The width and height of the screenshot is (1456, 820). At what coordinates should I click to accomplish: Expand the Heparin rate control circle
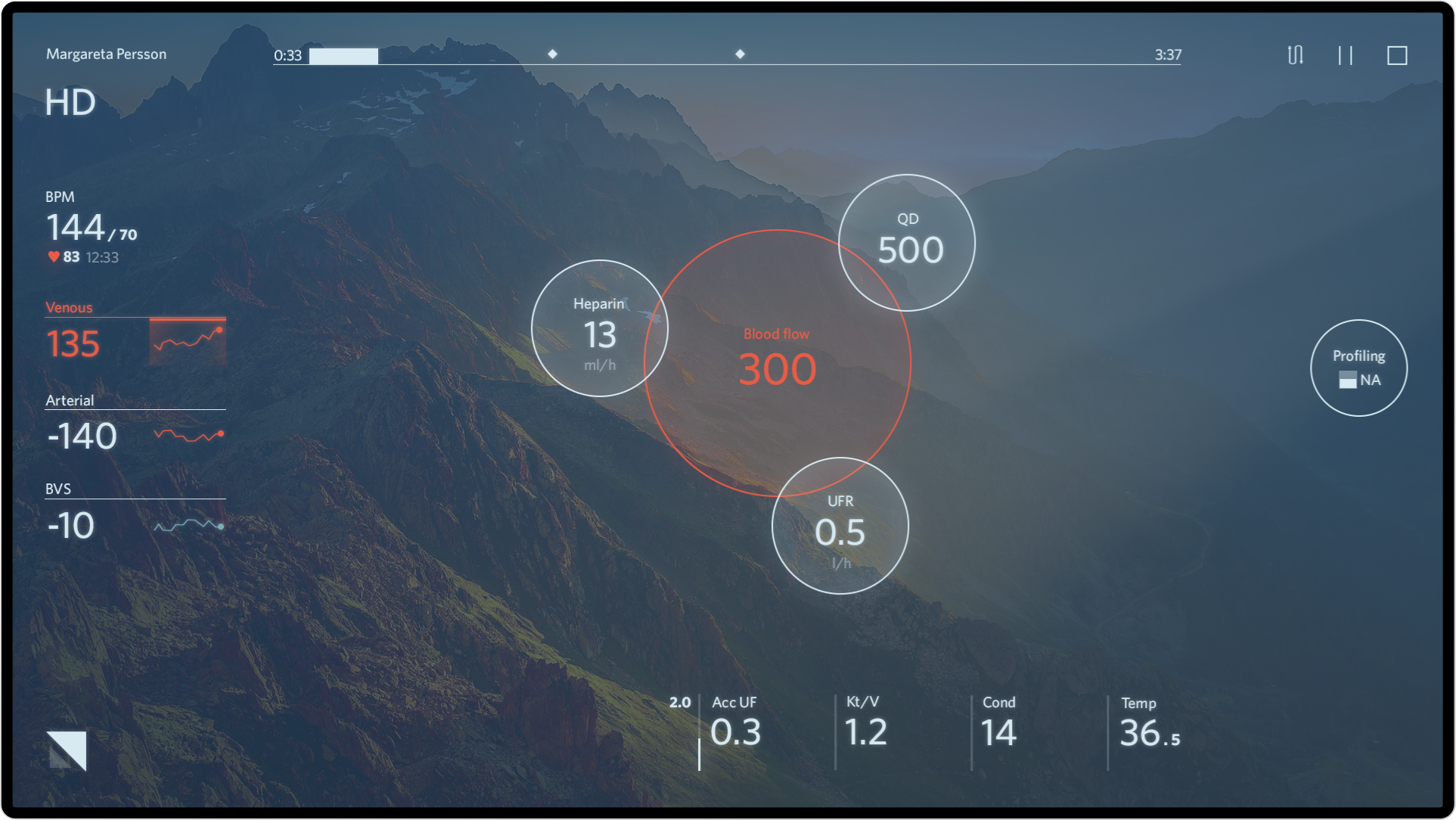tap(600, 328)
